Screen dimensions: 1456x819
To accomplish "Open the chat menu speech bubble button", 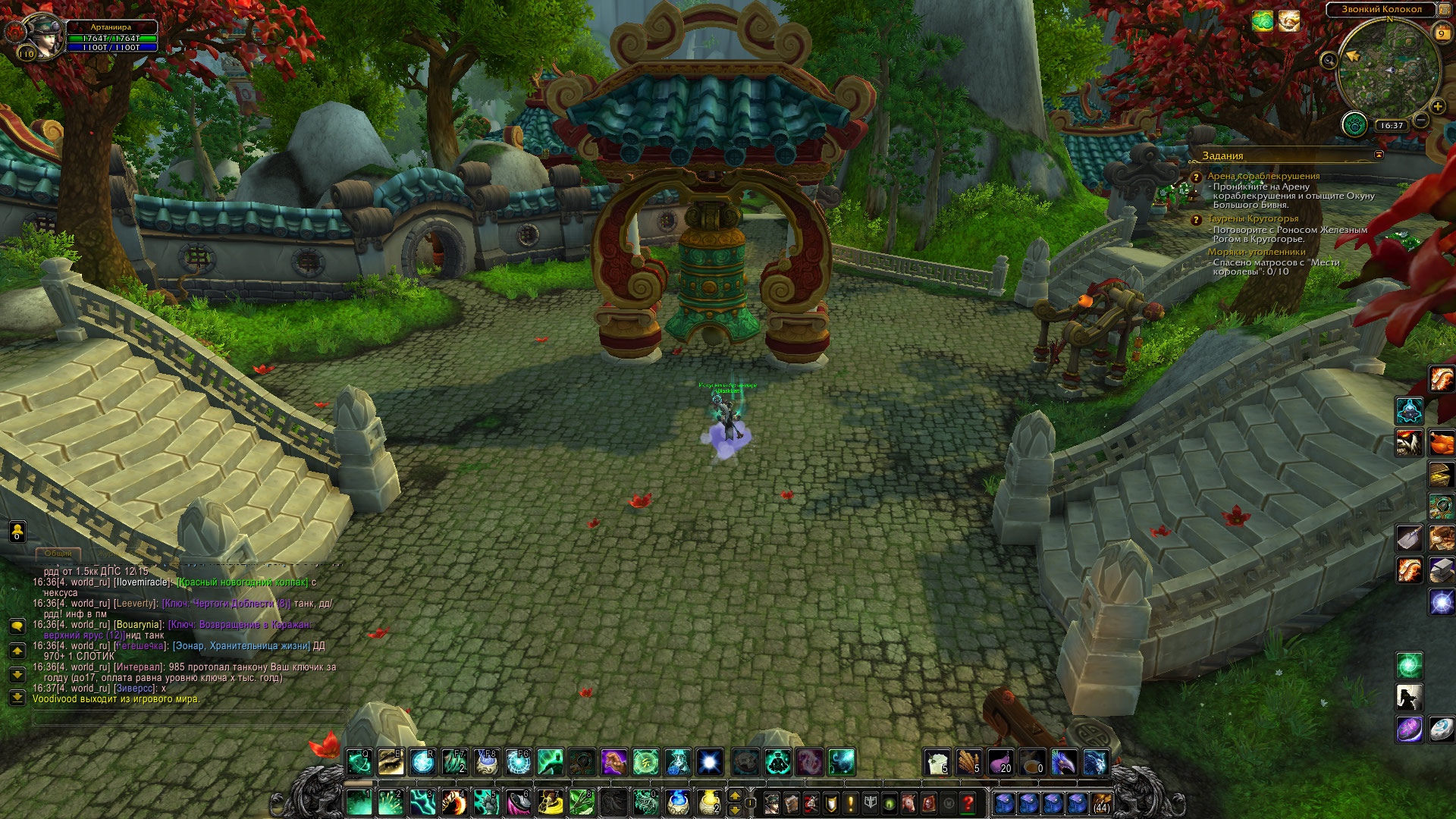I will click(17, 626).
